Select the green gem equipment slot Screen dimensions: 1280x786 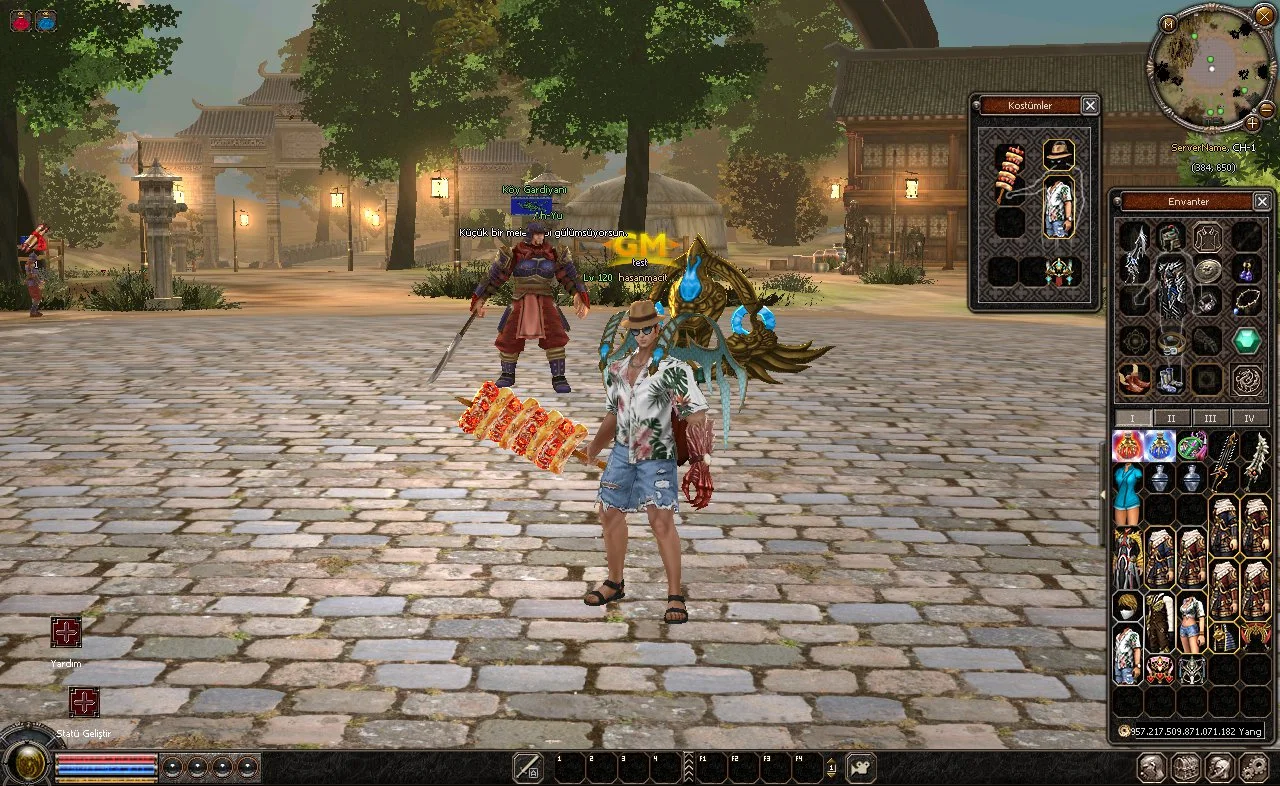pos(1246,340)
